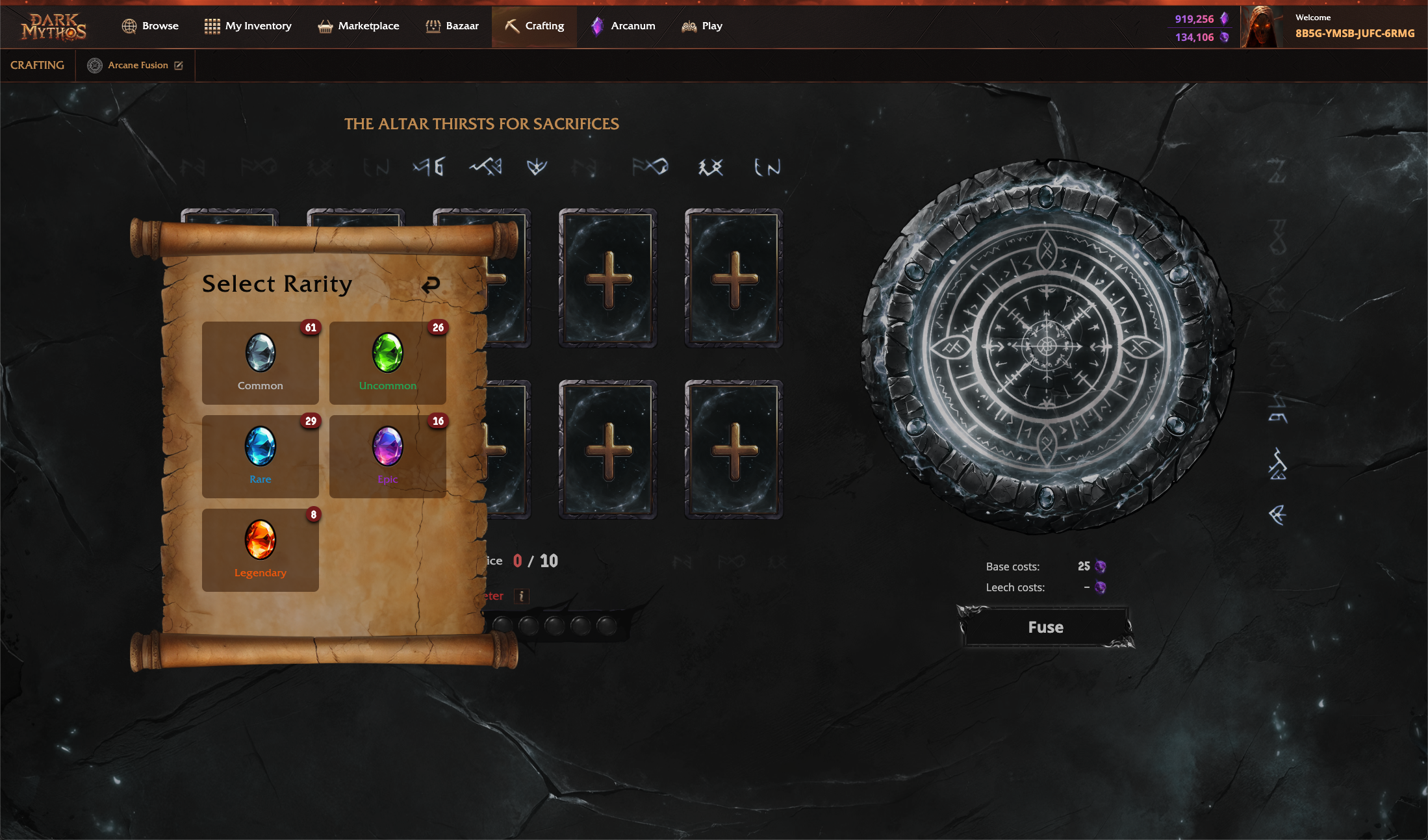Select the Legendary orange gem
The image size is (1428, 840).
[x=260, y=550]
